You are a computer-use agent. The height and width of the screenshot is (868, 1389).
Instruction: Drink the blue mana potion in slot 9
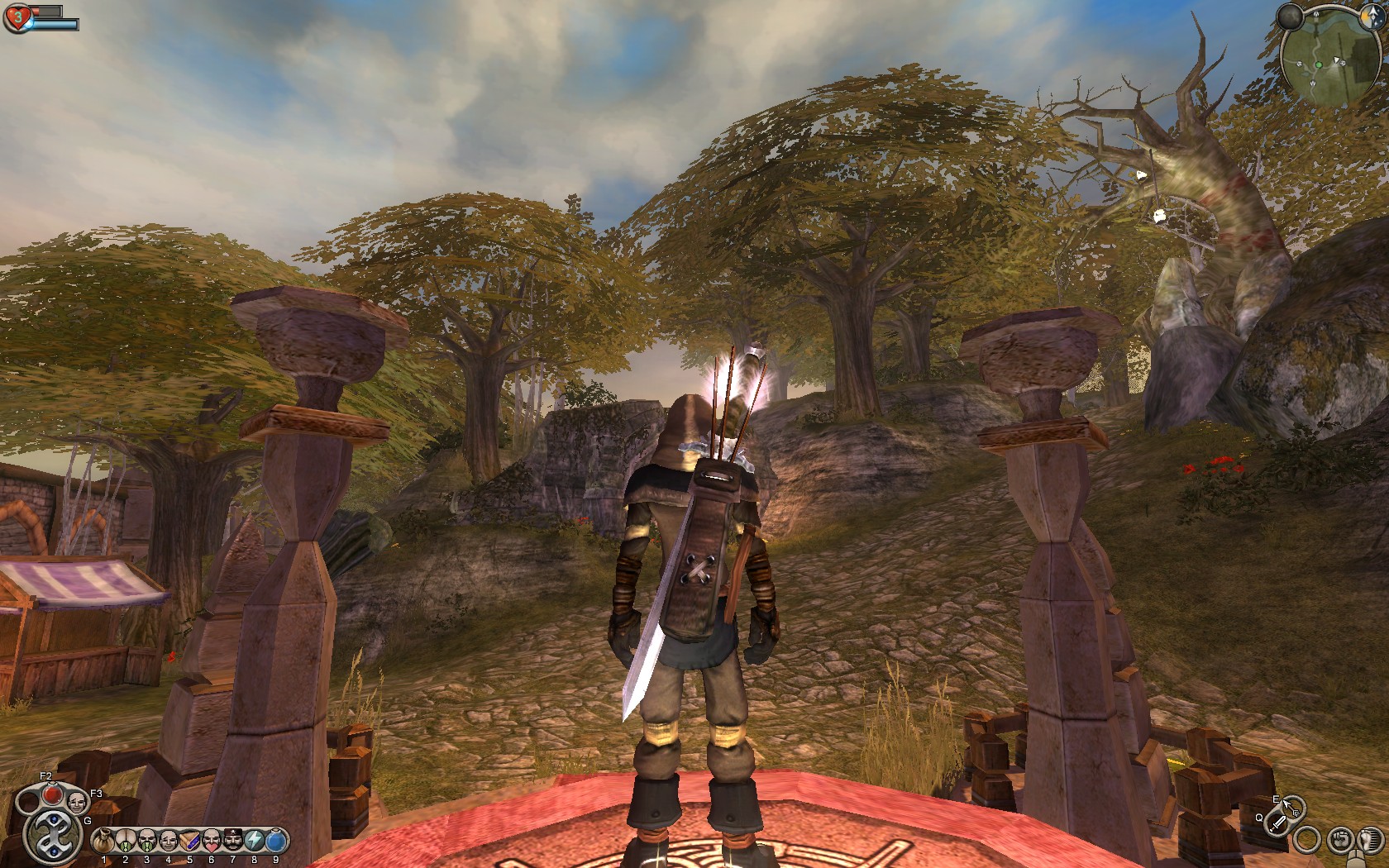point(276,842)
